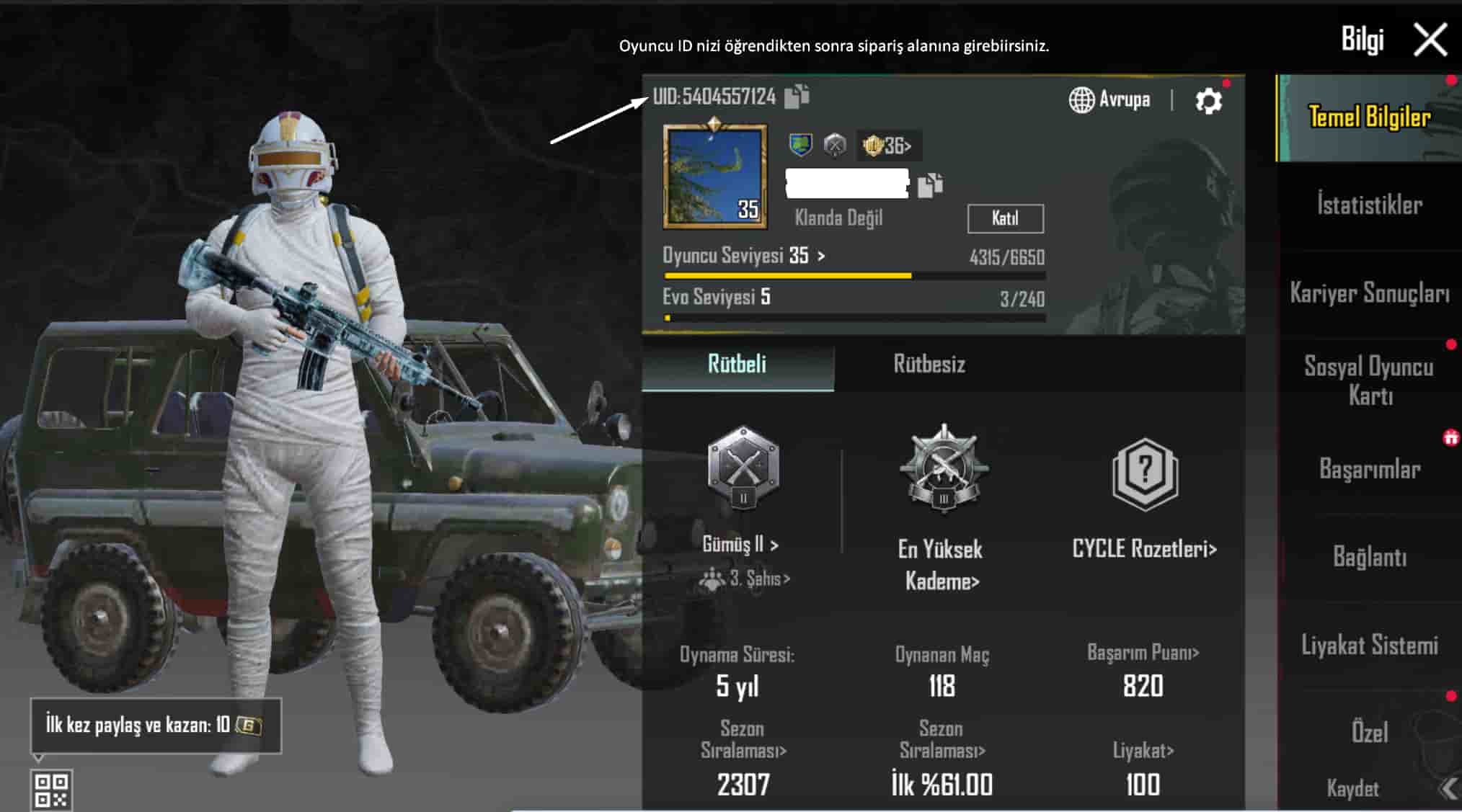View the Liyakat Sistemi page
Viewport: 1462px width, 812px height.
(x=1369, y=645)
